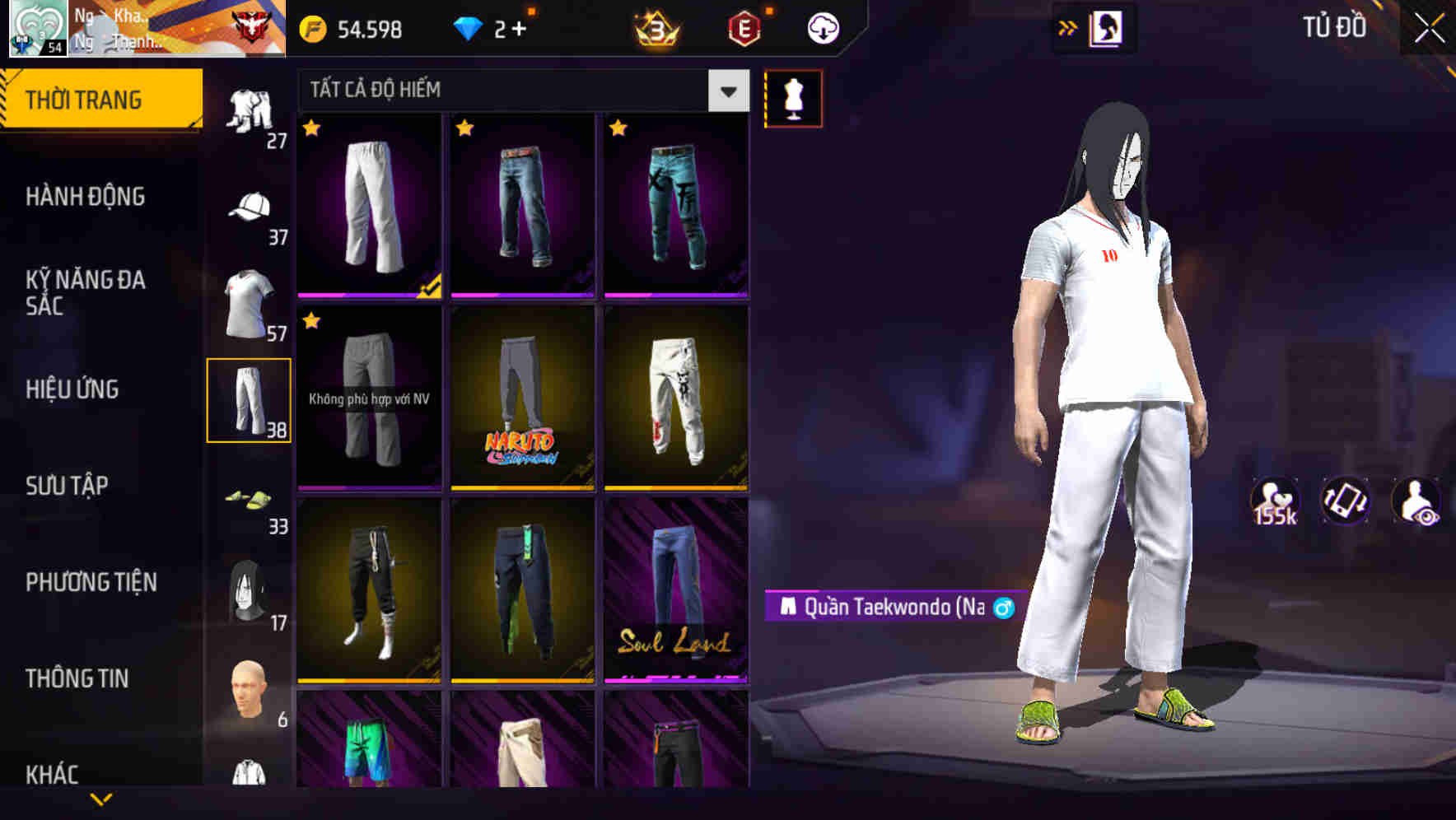Switch to the hats category showing 37 items

click(x=247, y=208)
